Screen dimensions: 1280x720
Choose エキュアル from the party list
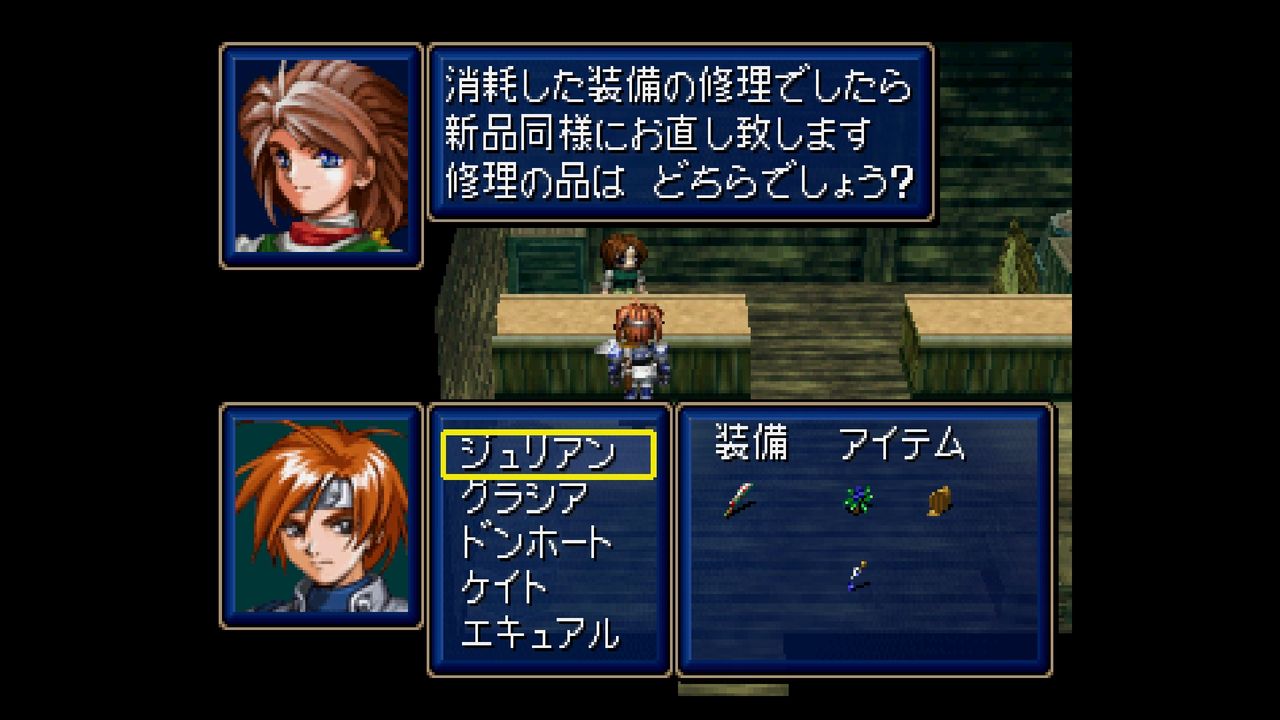[540, 634]
